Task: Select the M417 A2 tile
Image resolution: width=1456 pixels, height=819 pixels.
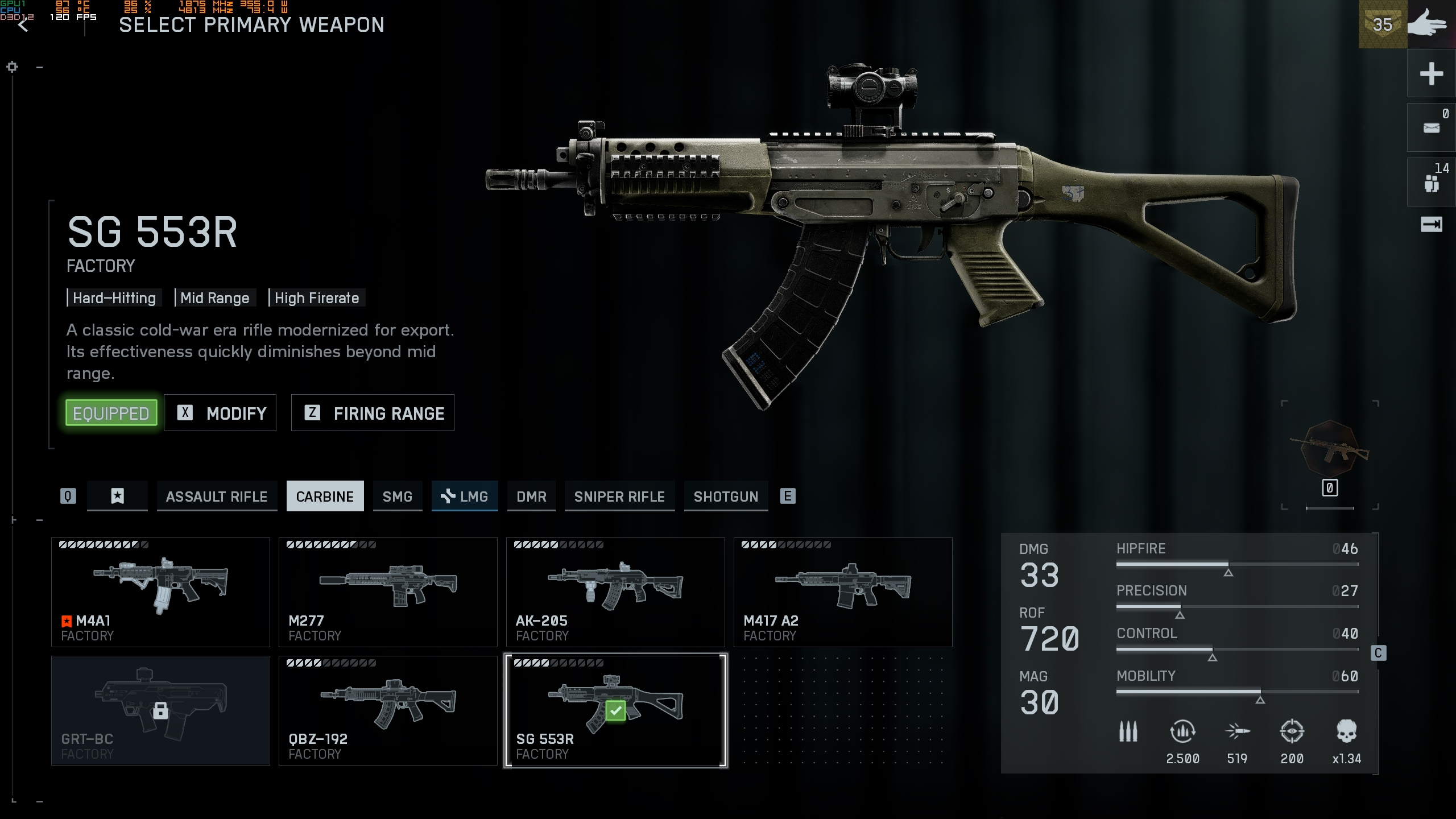Action: [x=843, y=592]
